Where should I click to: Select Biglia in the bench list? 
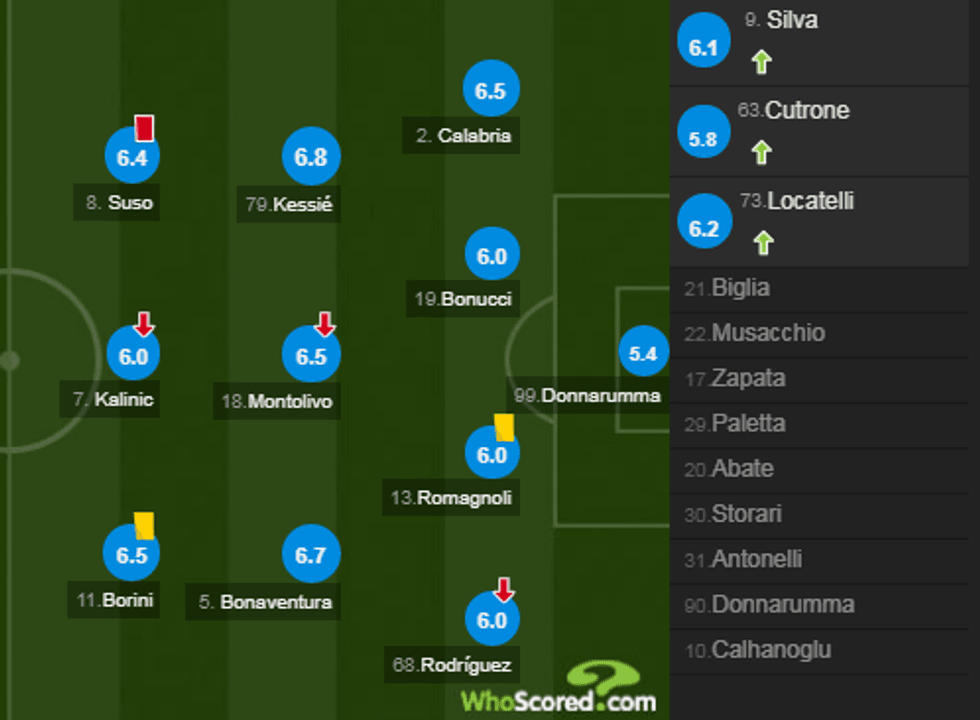click(740, 289)
